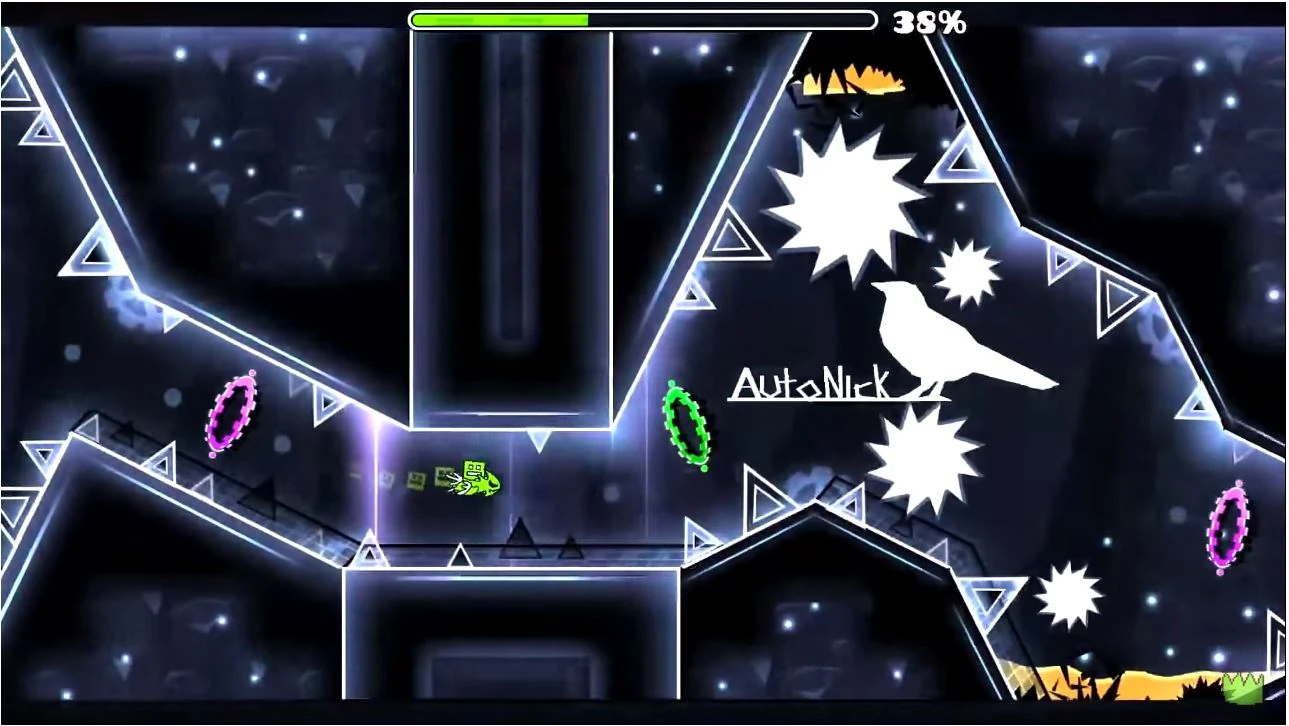Viewport: 1289px width, 726px height.
Task: Click the pink orb on the right edge
Action: [x=1227, y=525]
